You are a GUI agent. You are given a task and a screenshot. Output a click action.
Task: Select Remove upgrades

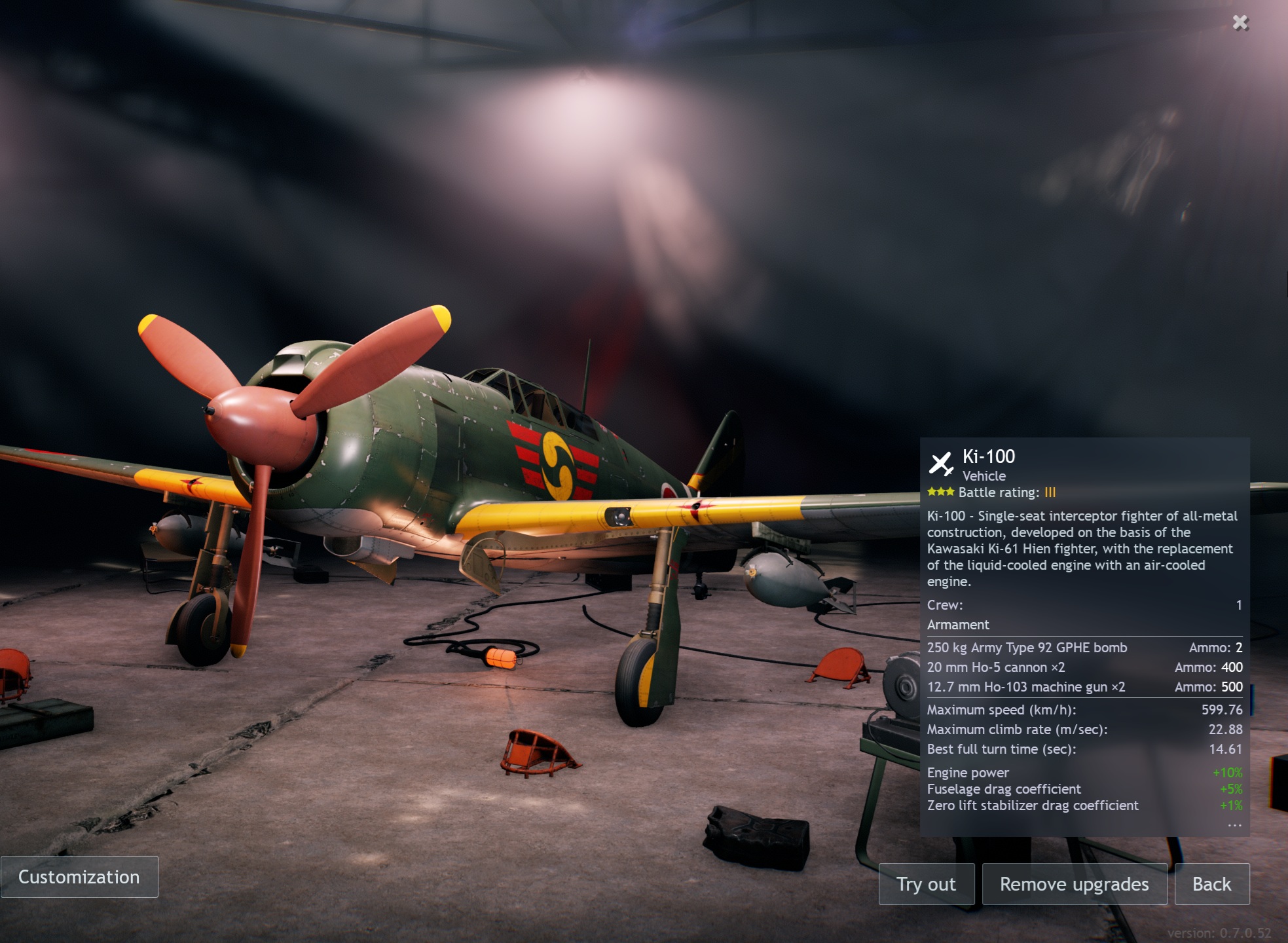pyautogui.click(x=1074, y=884)
